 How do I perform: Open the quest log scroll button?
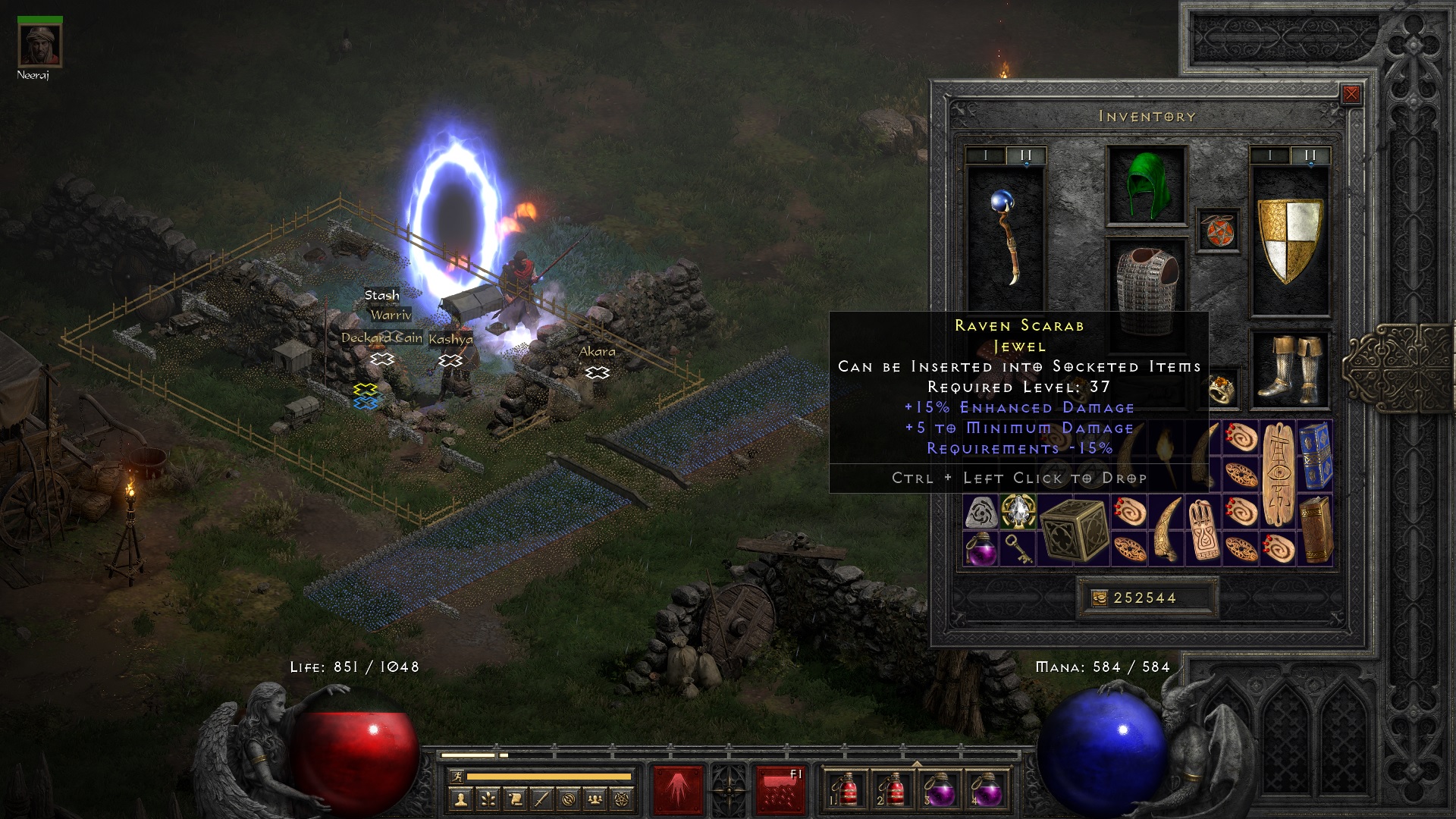coord(515,799)
